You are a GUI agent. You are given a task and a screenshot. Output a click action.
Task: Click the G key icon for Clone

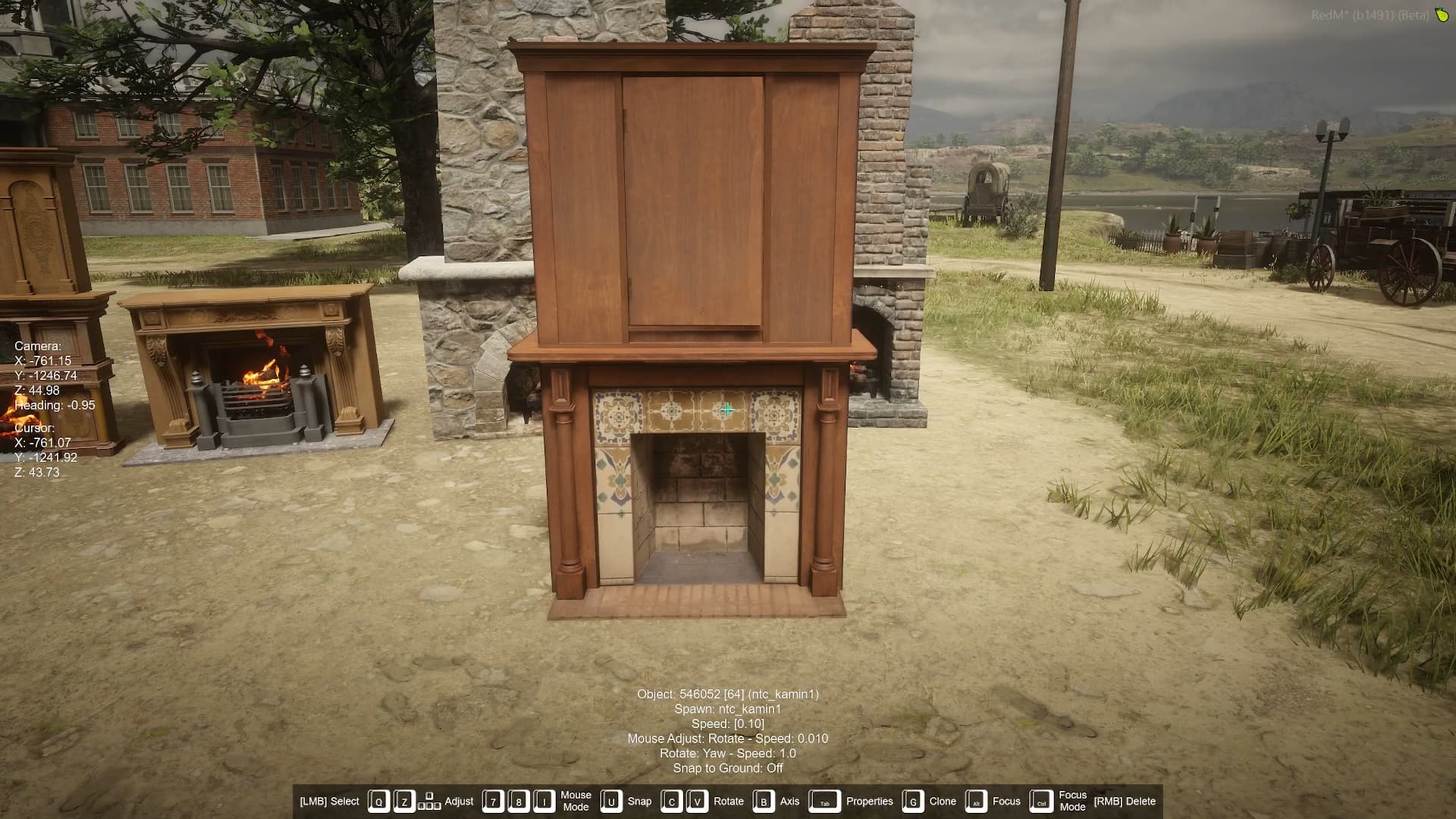(912, 800)
